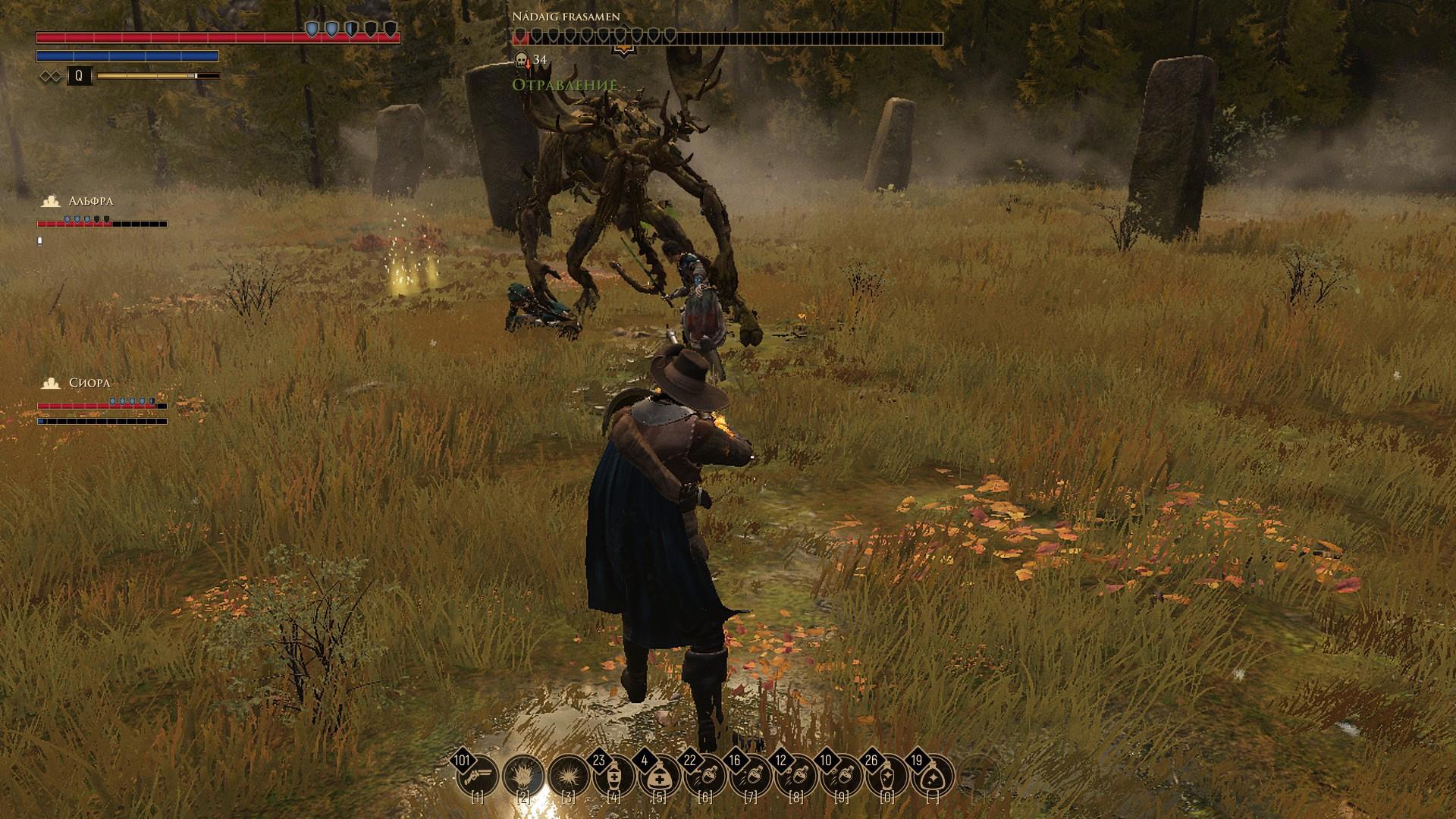Use the round healing flask with 4 left
The image size is (1456, 819).
(x=660, y=776)
